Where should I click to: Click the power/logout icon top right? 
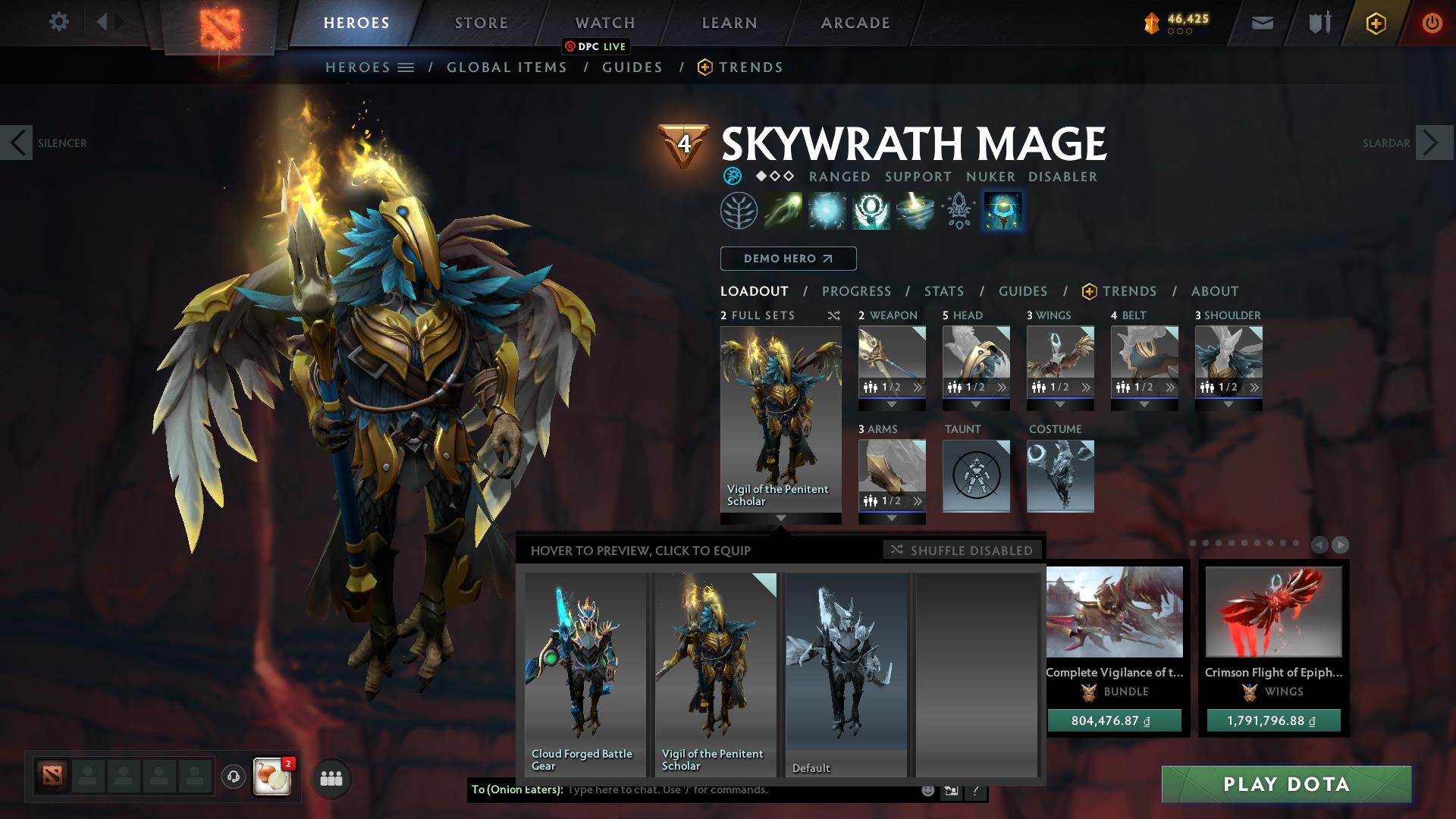click(1432, 23)
